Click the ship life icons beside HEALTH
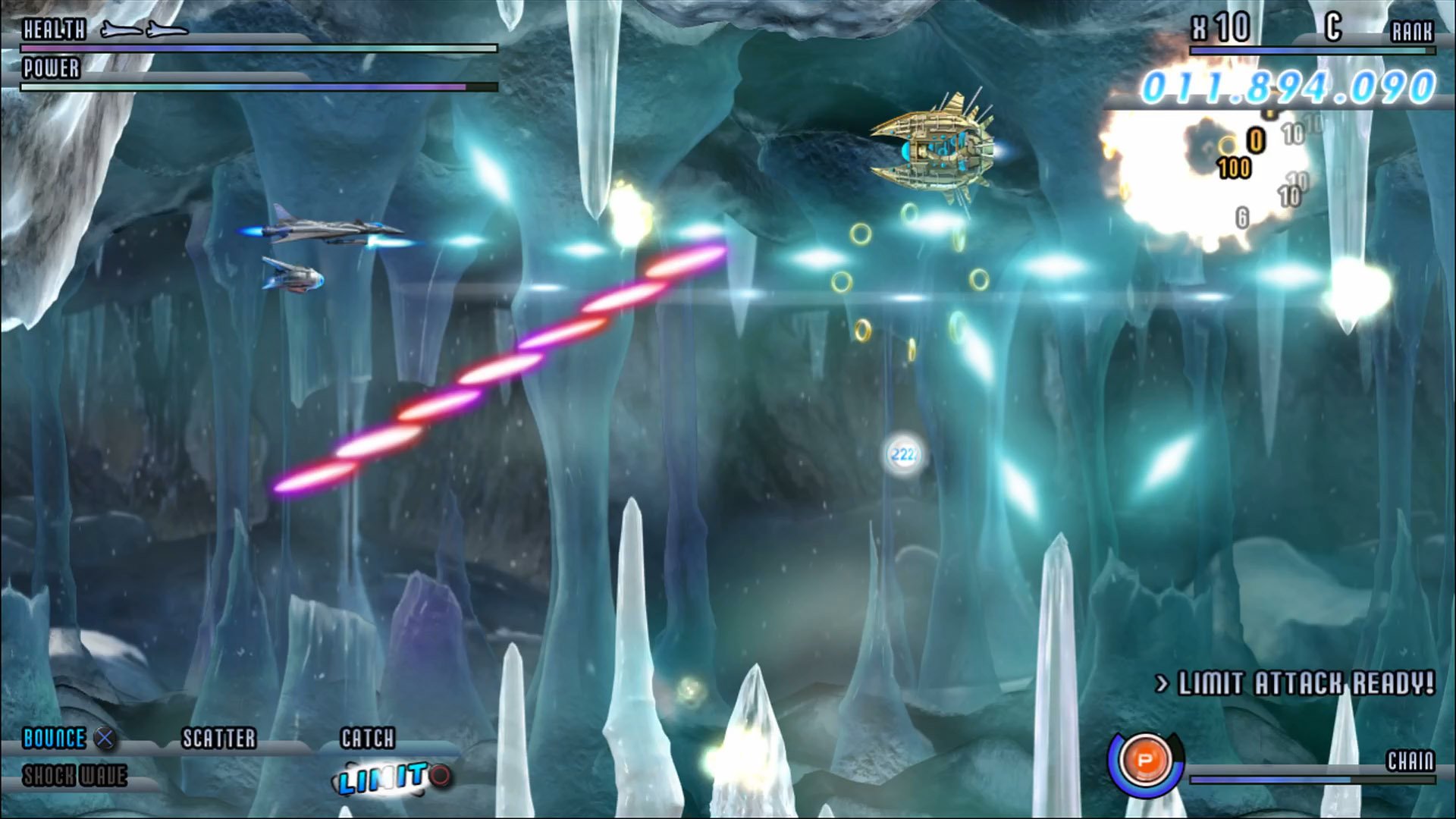 tap(146, 30)
